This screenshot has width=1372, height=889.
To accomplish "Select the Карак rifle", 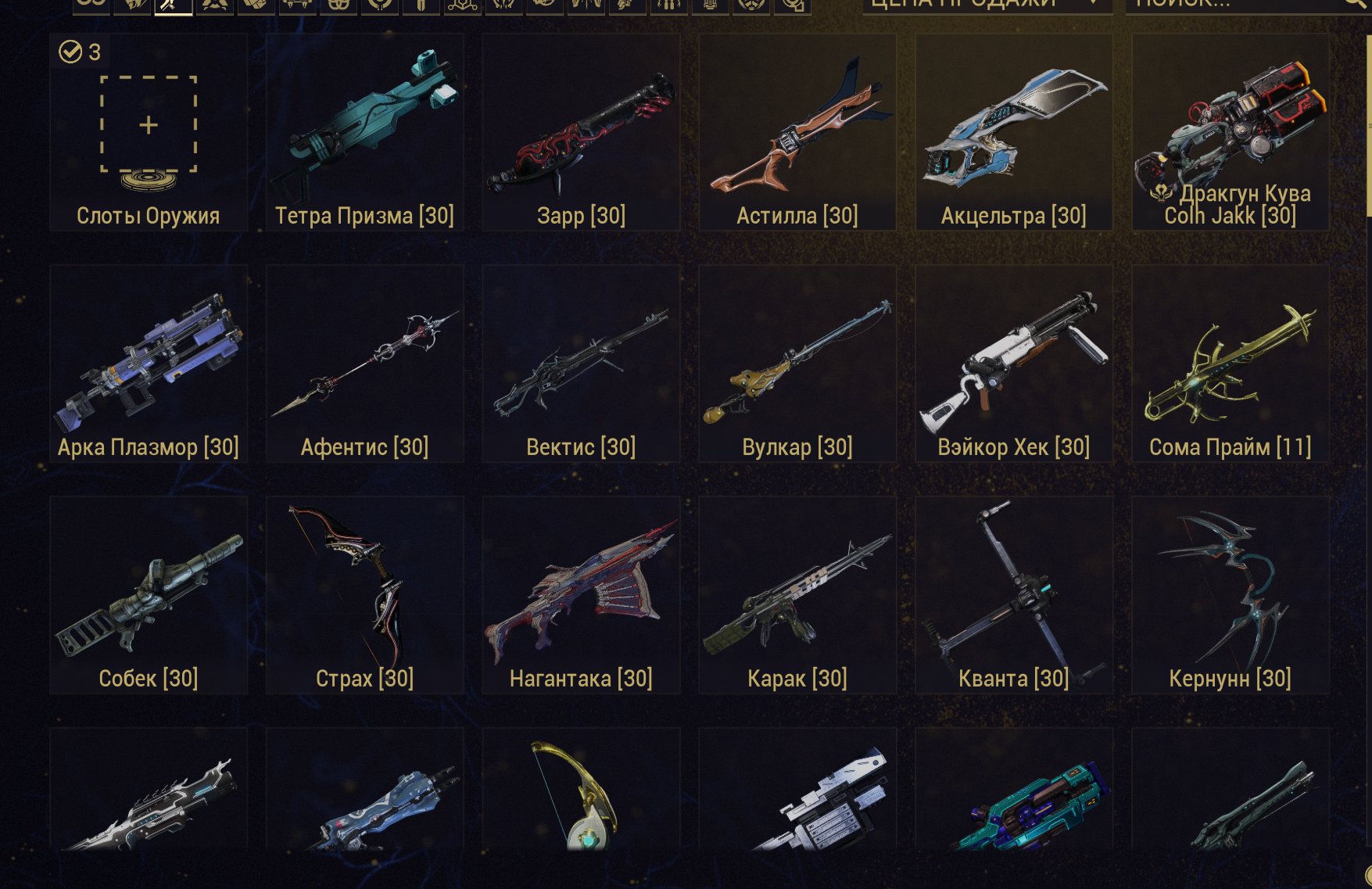I will (x=797, y=594).
